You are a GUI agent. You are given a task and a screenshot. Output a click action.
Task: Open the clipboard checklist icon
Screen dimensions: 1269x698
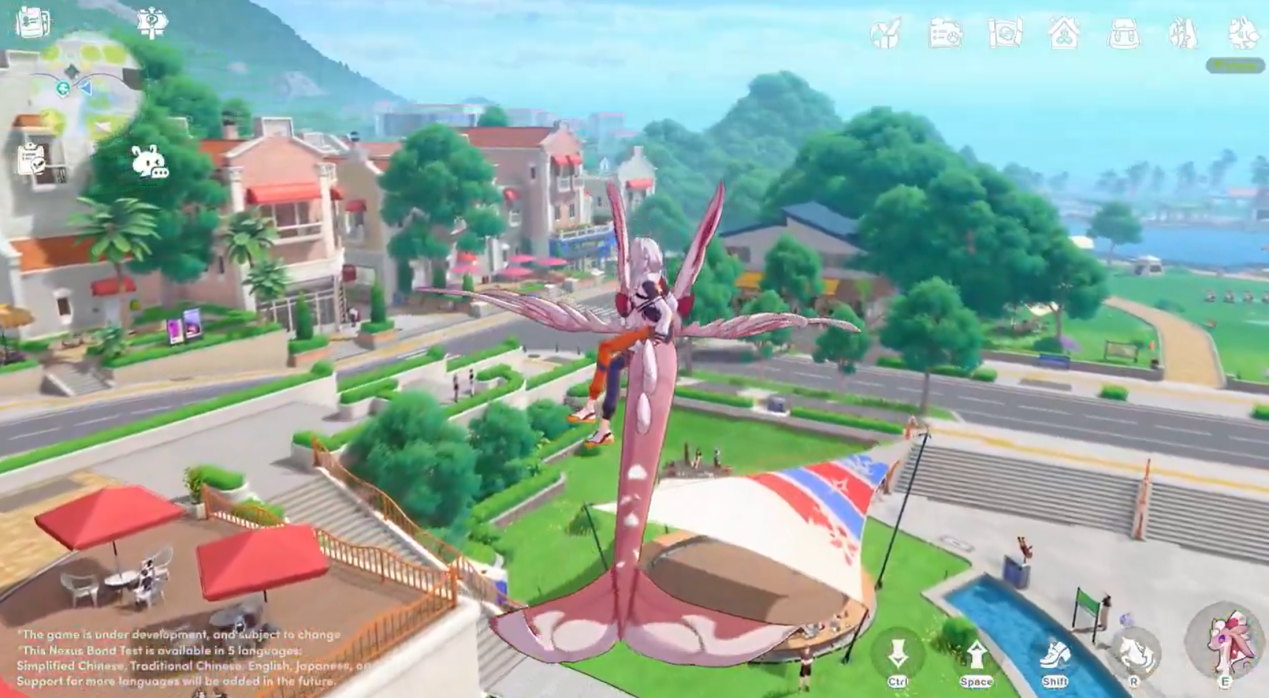[31, 160]
